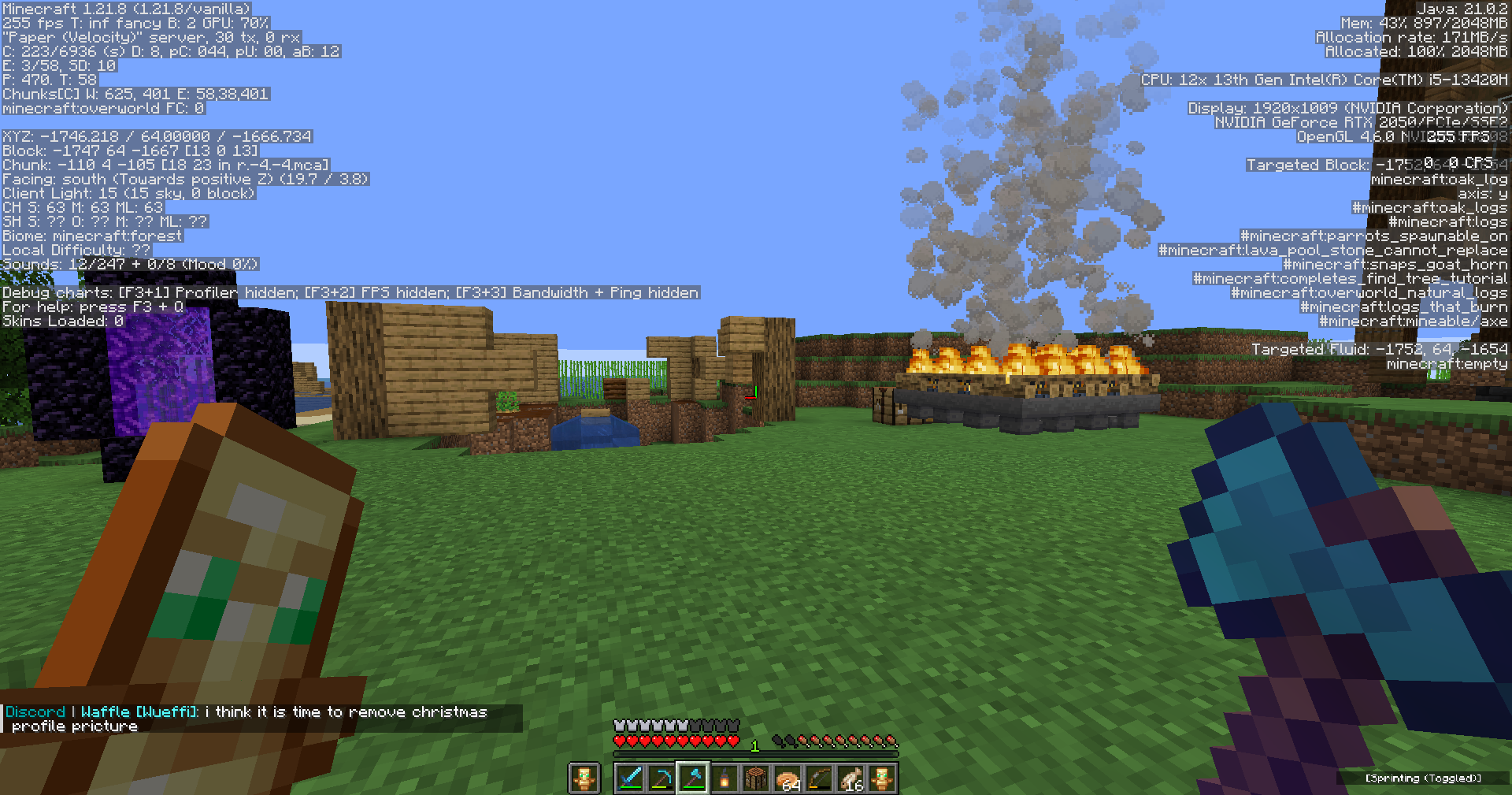Select the stack of 16 cooked fish
Screen dimensions: 1512x795
[x=850, y=778]
